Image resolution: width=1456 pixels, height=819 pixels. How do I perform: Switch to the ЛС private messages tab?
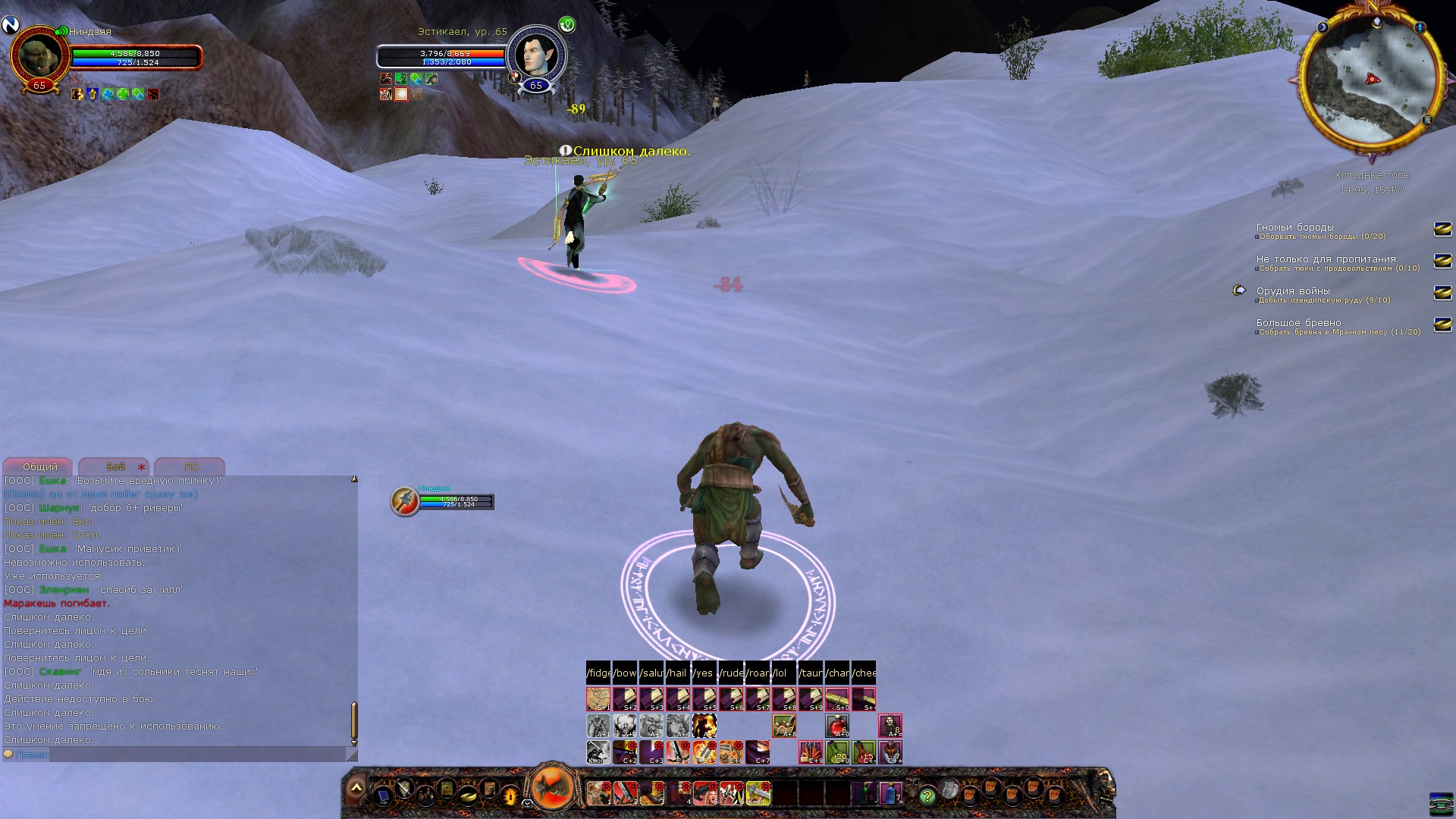[x=190, y=466]
